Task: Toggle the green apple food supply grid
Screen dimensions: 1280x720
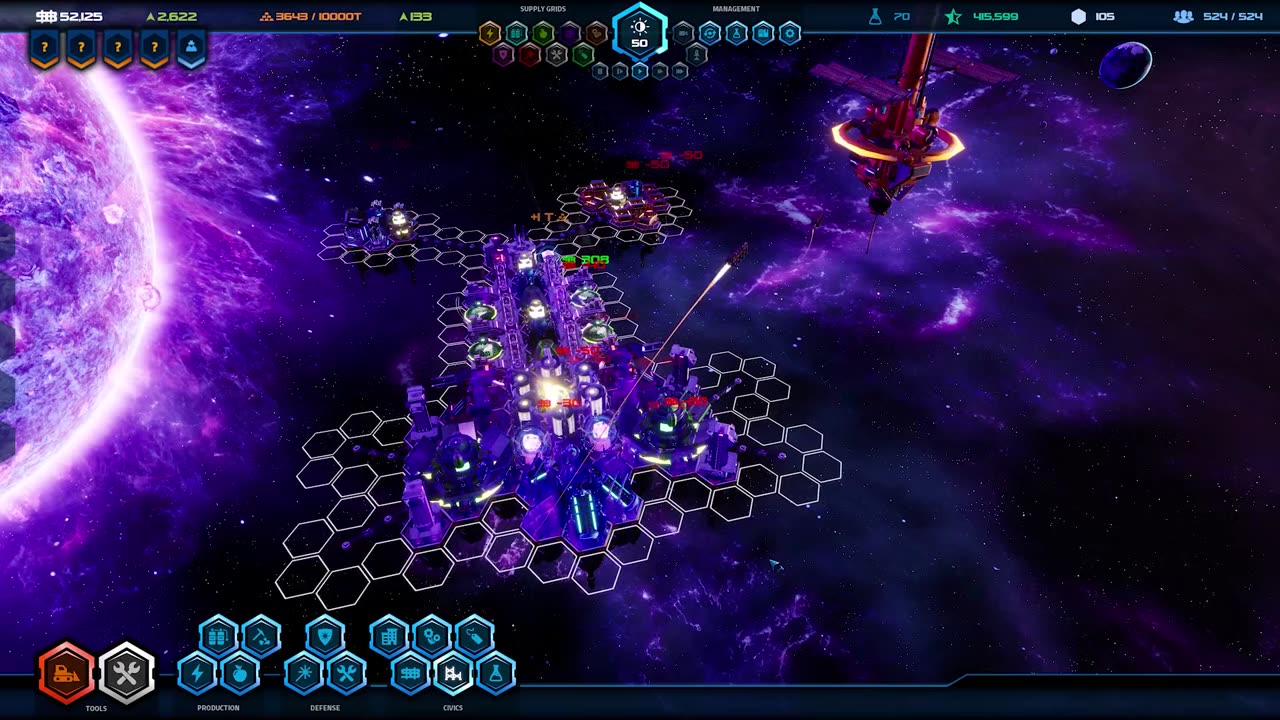Action: (x=543, y=33)
